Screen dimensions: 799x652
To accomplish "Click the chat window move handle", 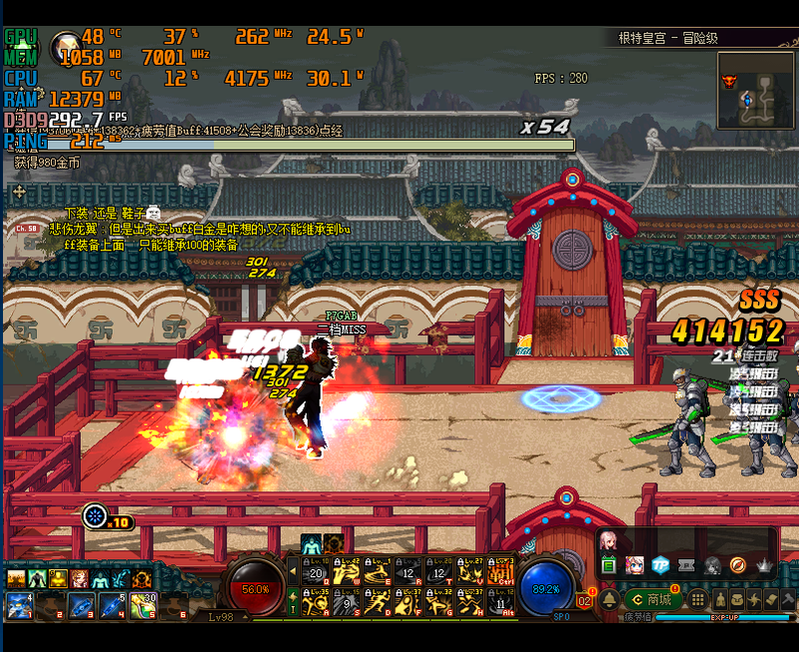I will pyautogui.click(x=18, y=190).
